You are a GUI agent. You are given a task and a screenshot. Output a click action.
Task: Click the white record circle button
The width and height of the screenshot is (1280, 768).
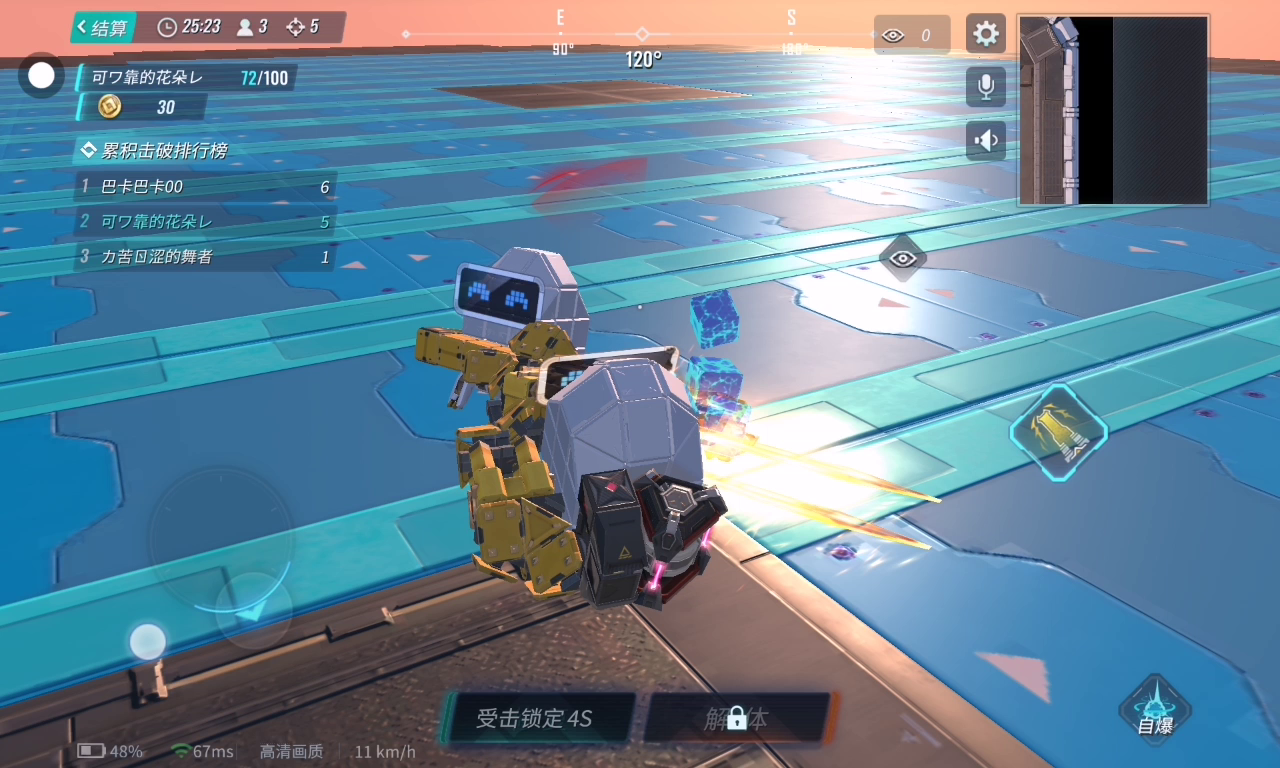pyautogui.click(x=41, y=76)
